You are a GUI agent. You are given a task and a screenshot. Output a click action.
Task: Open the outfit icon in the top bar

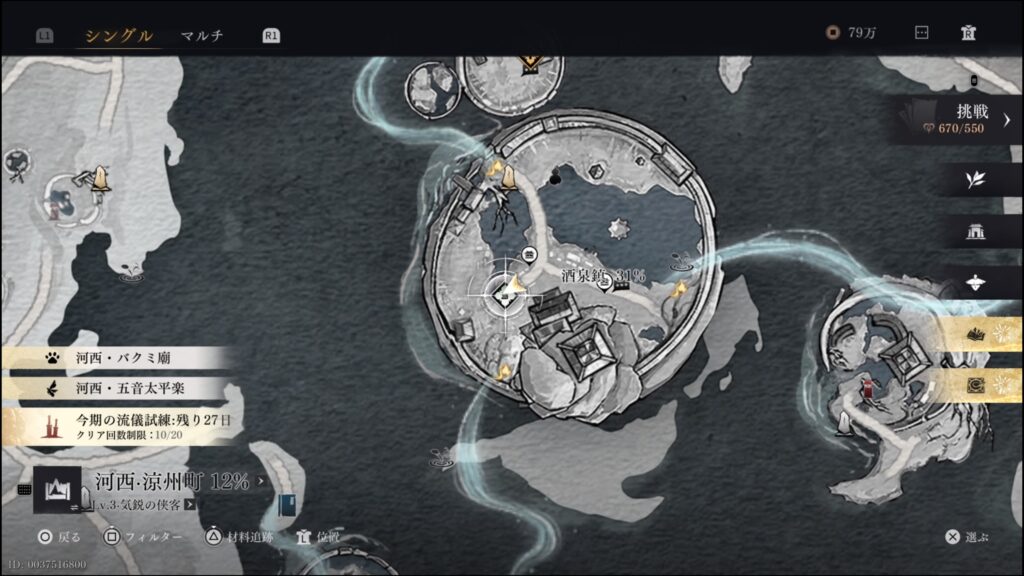coord(967,33)
